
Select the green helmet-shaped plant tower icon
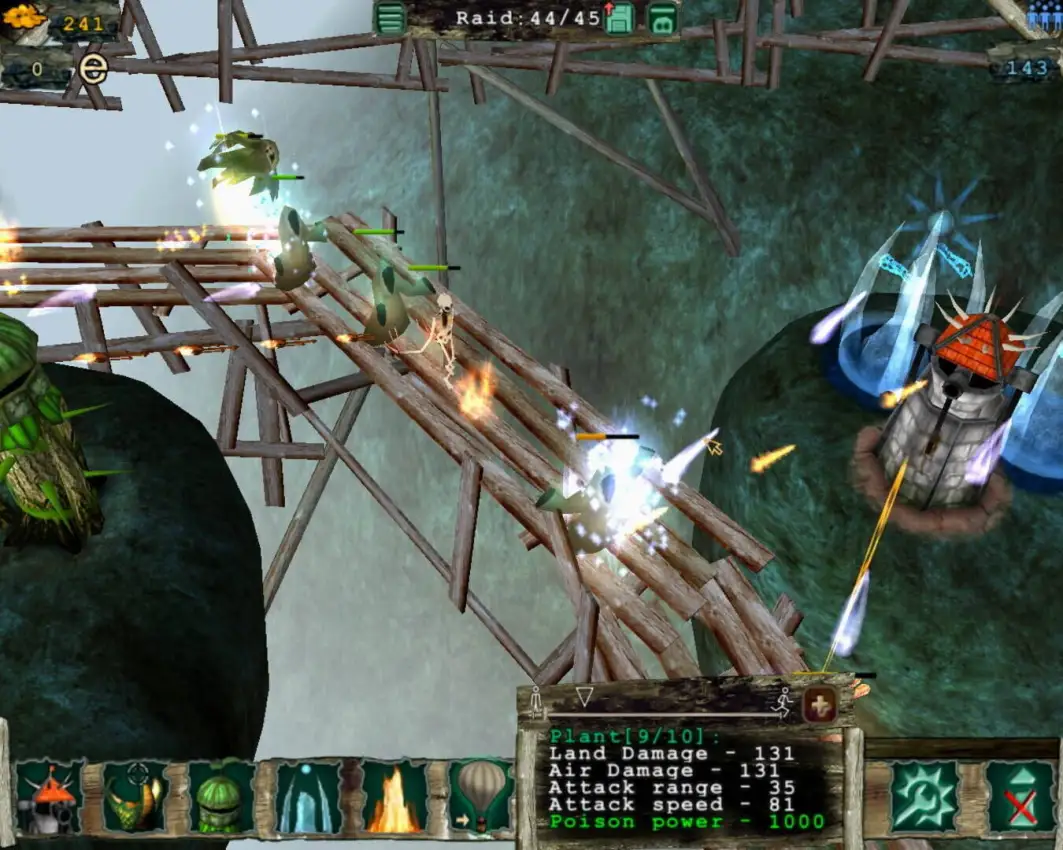coord(220,797)
